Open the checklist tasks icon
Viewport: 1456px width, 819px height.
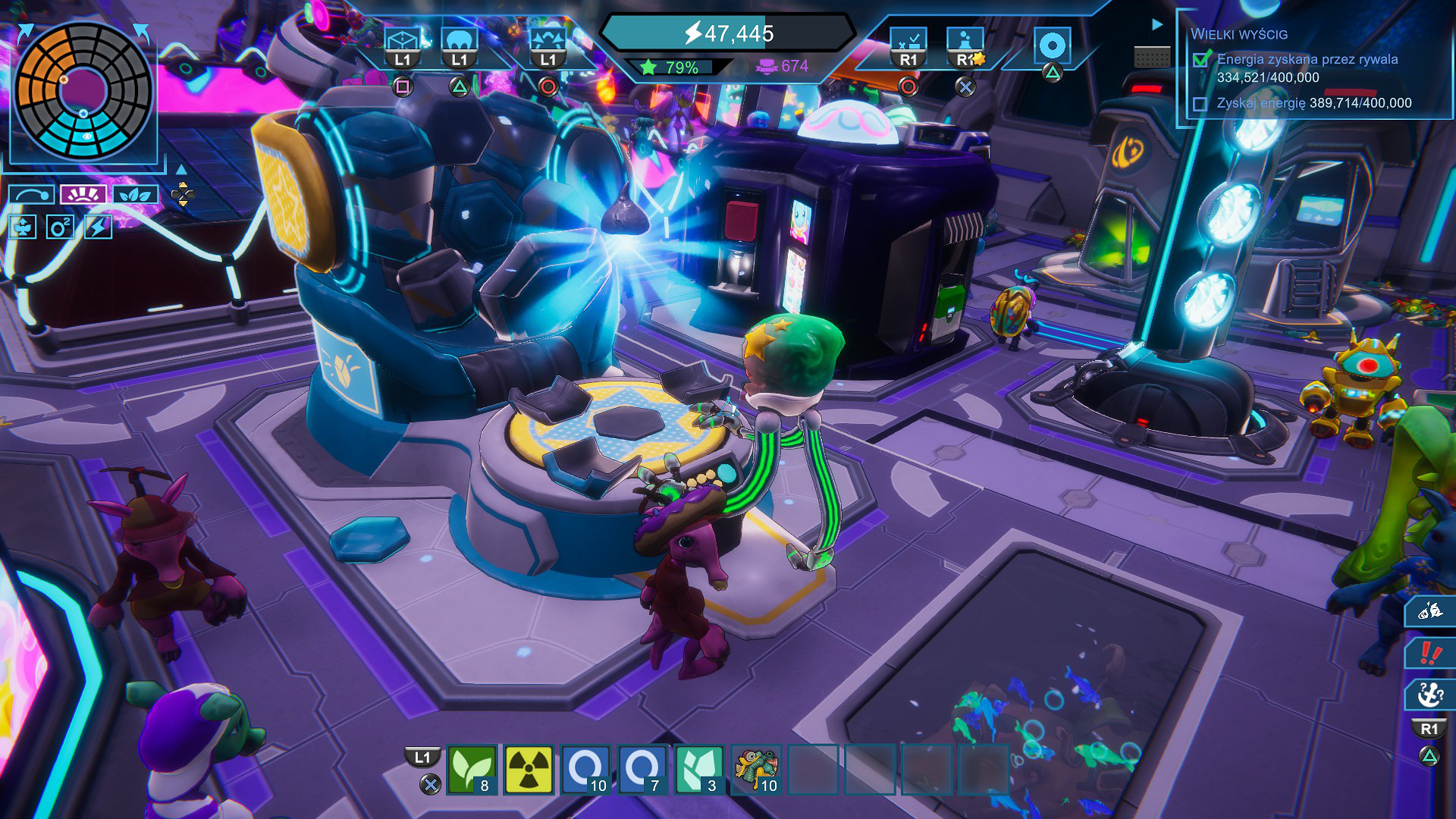click(908, 42)
